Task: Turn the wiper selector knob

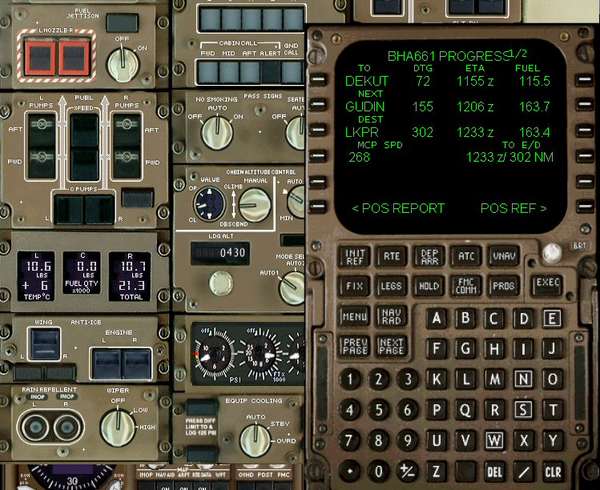Action: (118, 427)
